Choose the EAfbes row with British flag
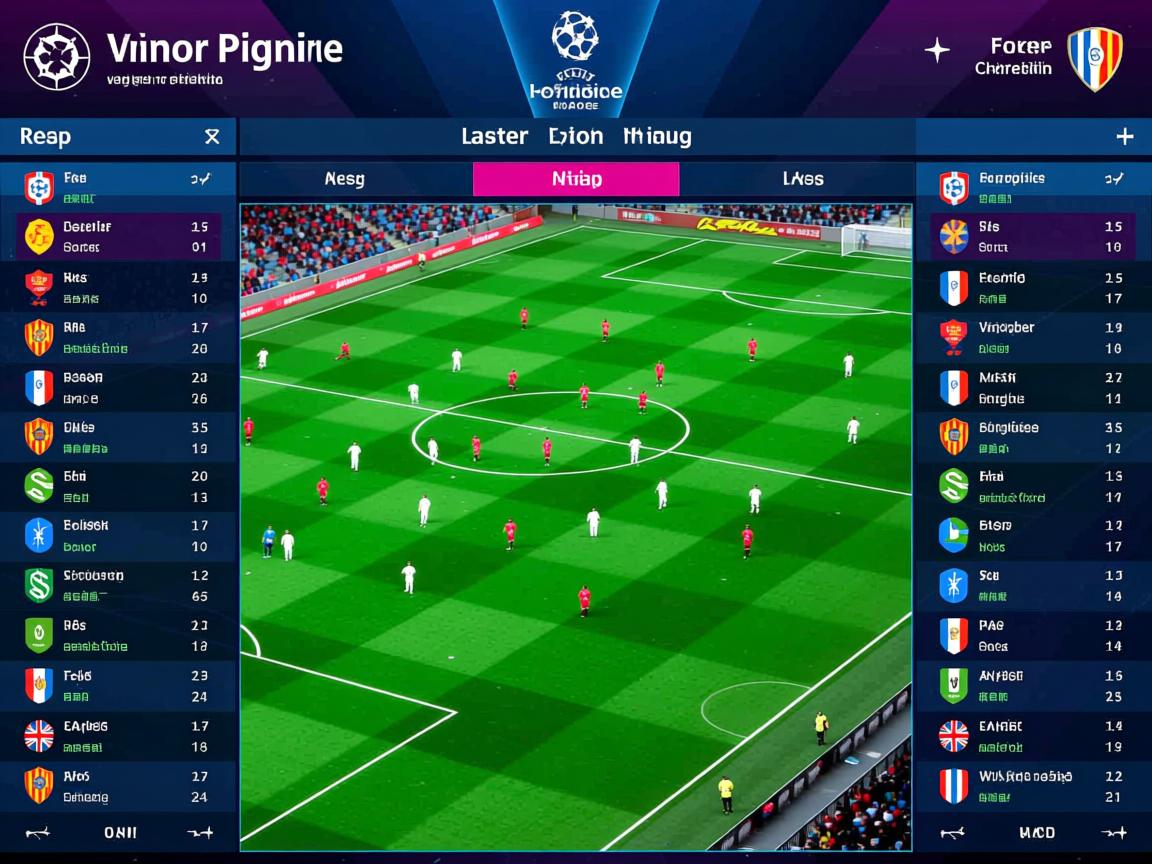The width and height of the screenshot is (1152, 864). click(118, 736)
